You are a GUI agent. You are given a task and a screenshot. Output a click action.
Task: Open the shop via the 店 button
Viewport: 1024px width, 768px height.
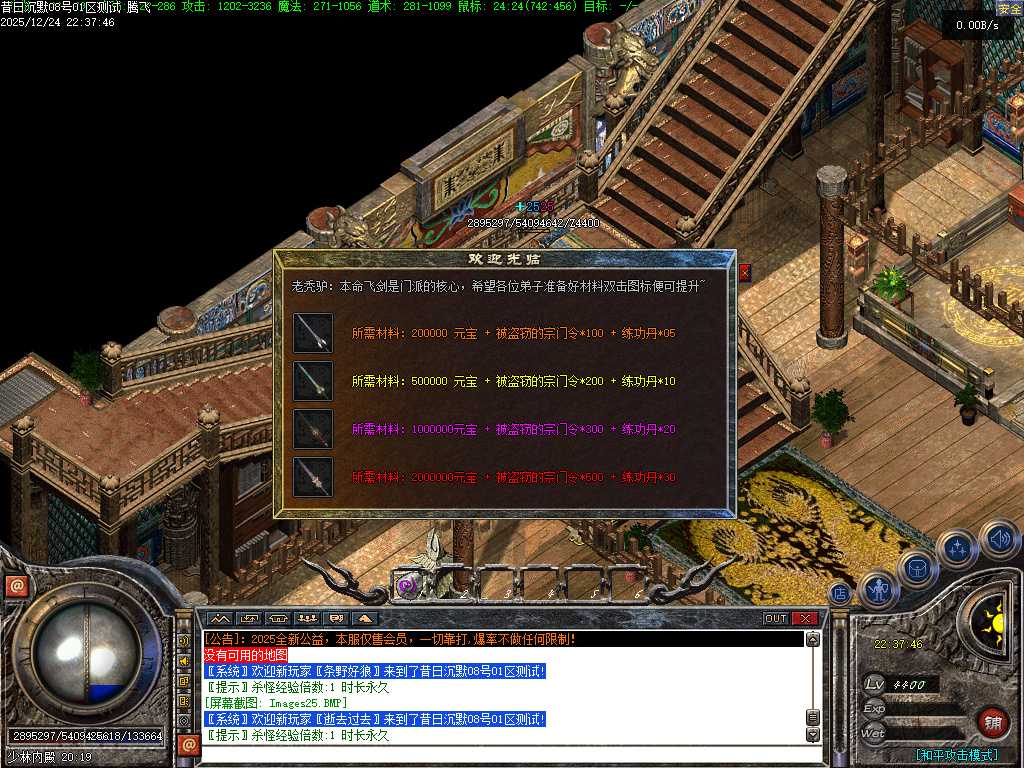click(x=840, y=594)
